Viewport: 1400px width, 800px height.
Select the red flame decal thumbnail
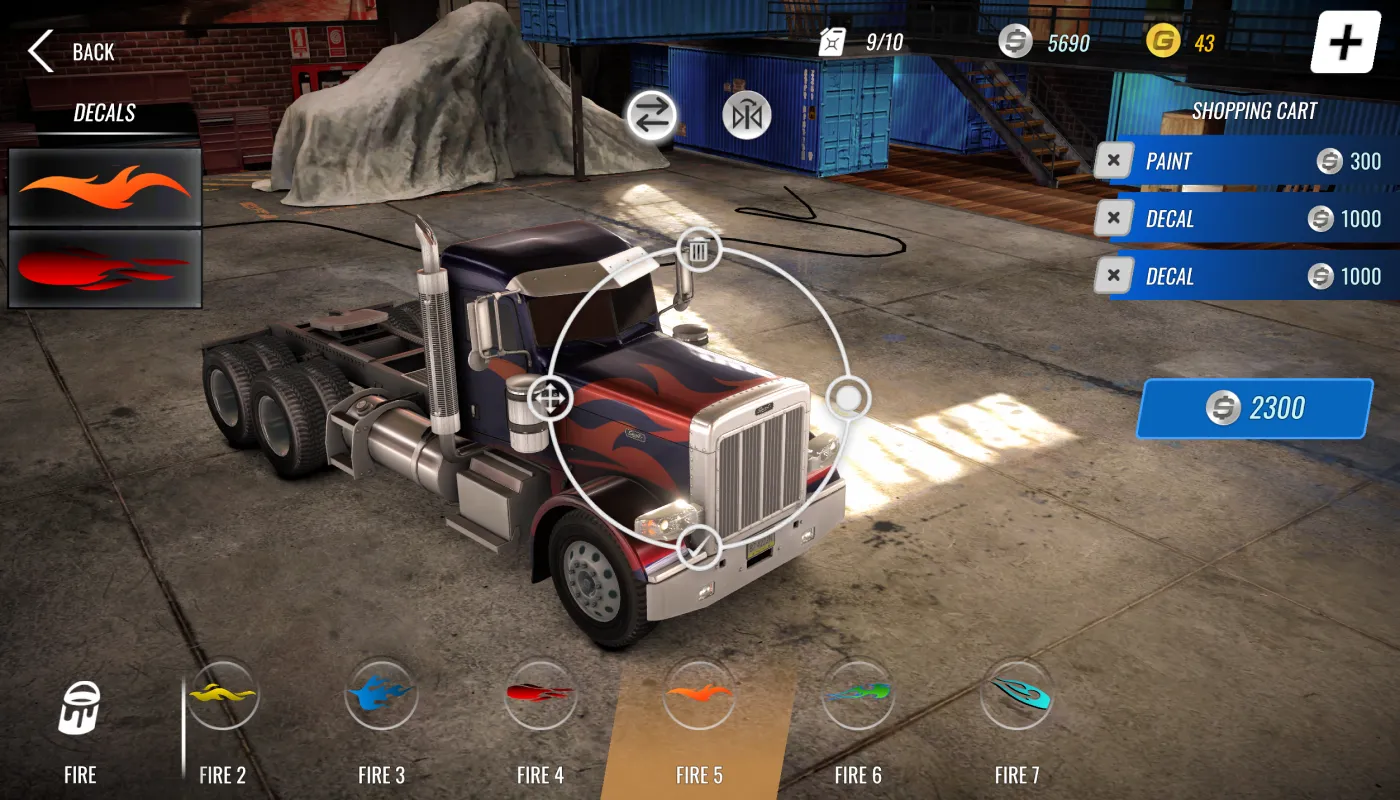click(x=104, y=264)
